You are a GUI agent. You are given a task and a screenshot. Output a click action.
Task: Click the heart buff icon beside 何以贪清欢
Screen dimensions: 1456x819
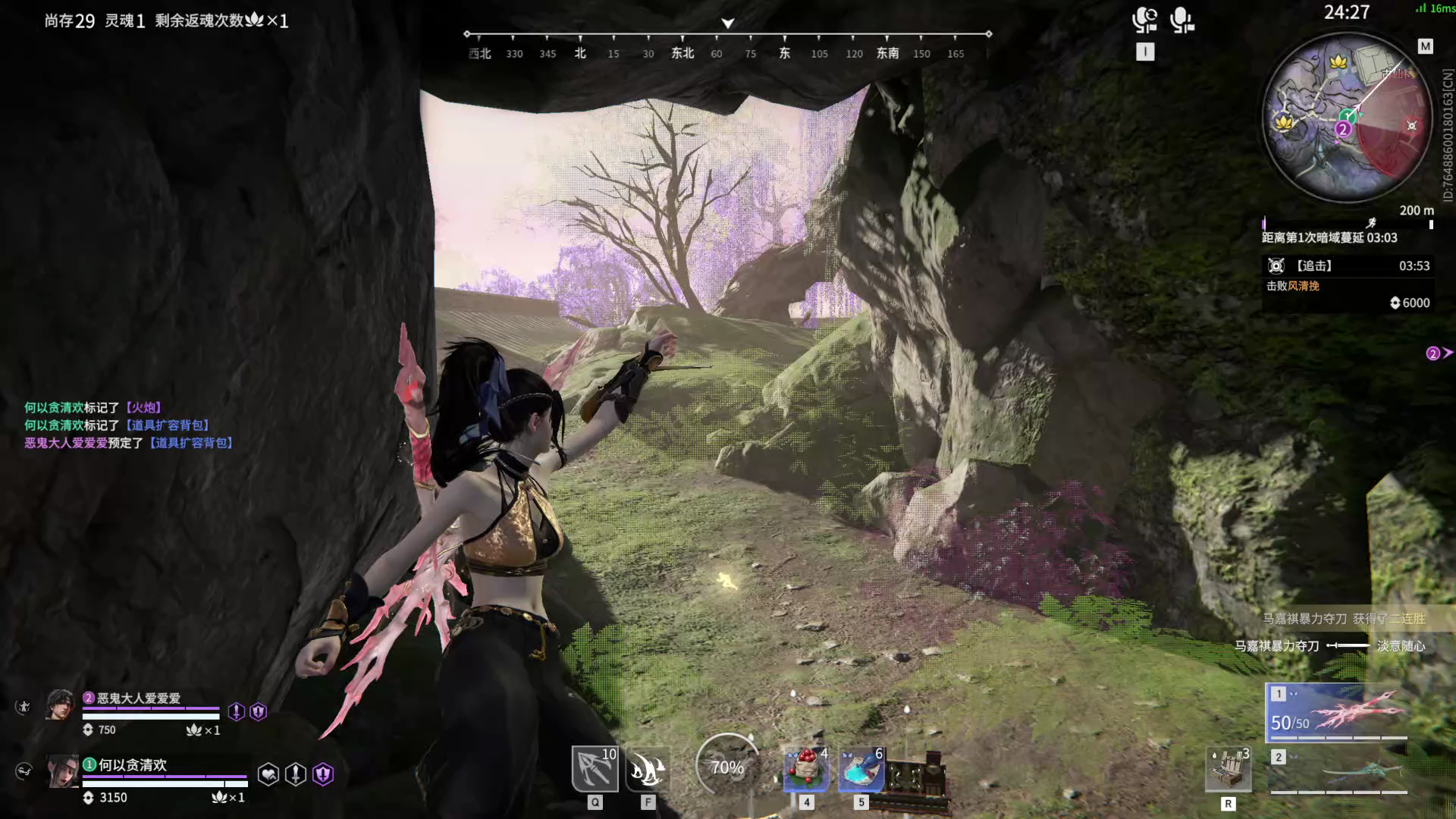pyautogui.click(x=268, y=774)
